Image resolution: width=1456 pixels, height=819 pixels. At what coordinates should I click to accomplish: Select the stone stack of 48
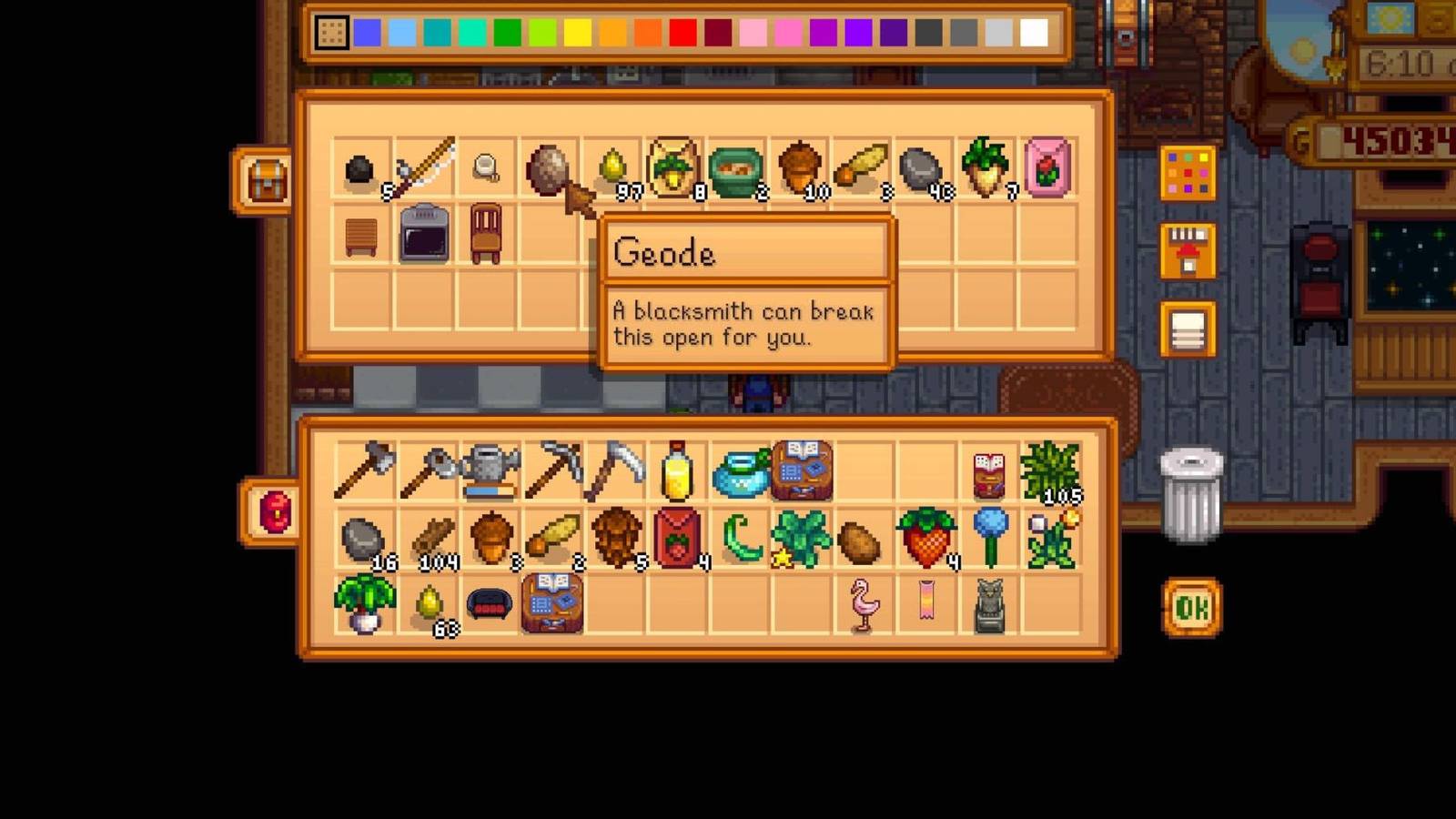pyautogui.click(x=924, y=170)
